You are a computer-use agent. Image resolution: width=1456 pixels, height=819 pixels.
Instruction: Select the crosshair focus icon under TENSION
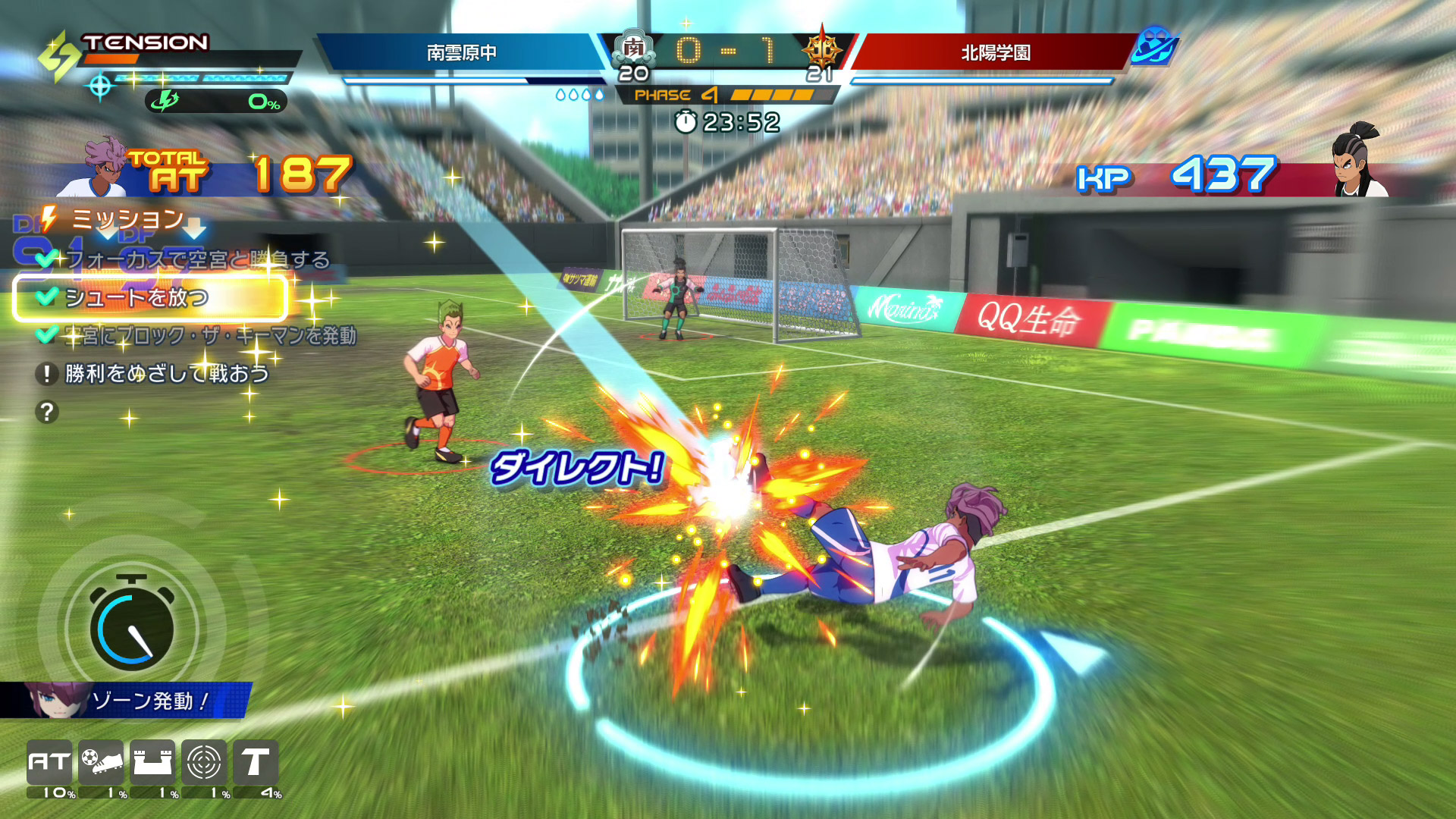[100, 86]
